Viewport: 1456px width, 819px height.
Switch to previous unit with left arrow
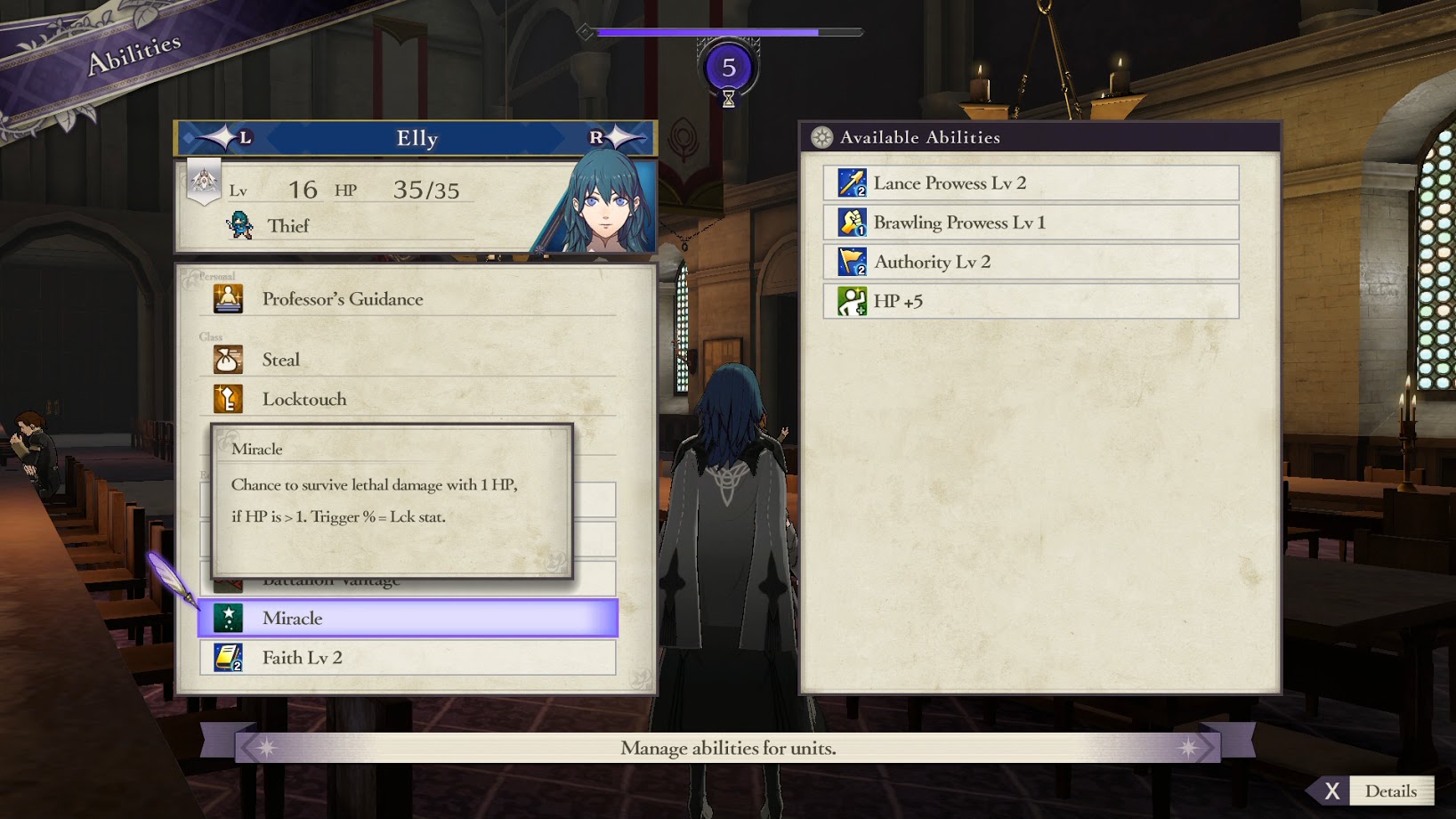(224, 138)
